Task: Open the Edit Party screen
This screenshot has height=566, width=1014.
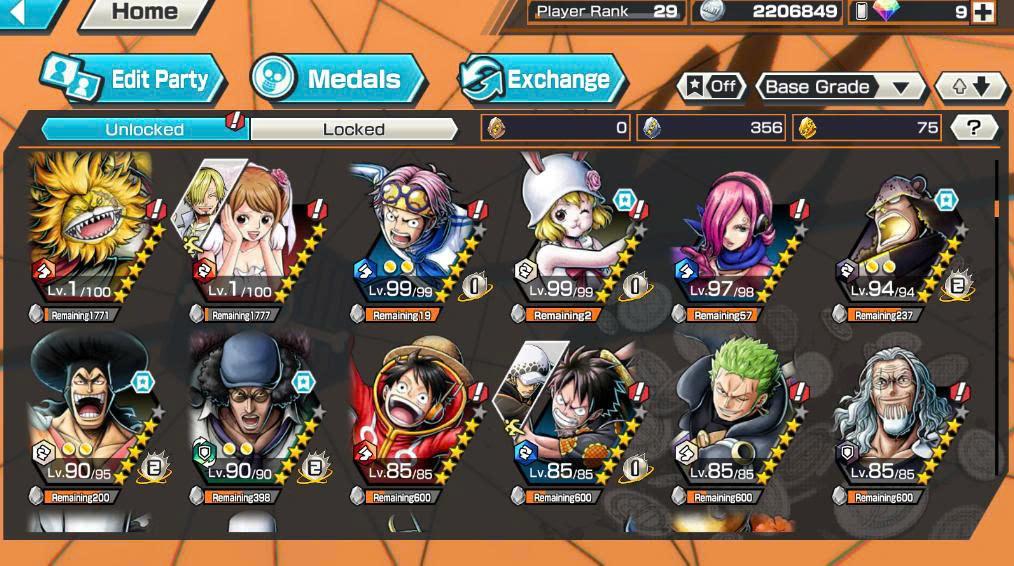Action: point(134,80)
